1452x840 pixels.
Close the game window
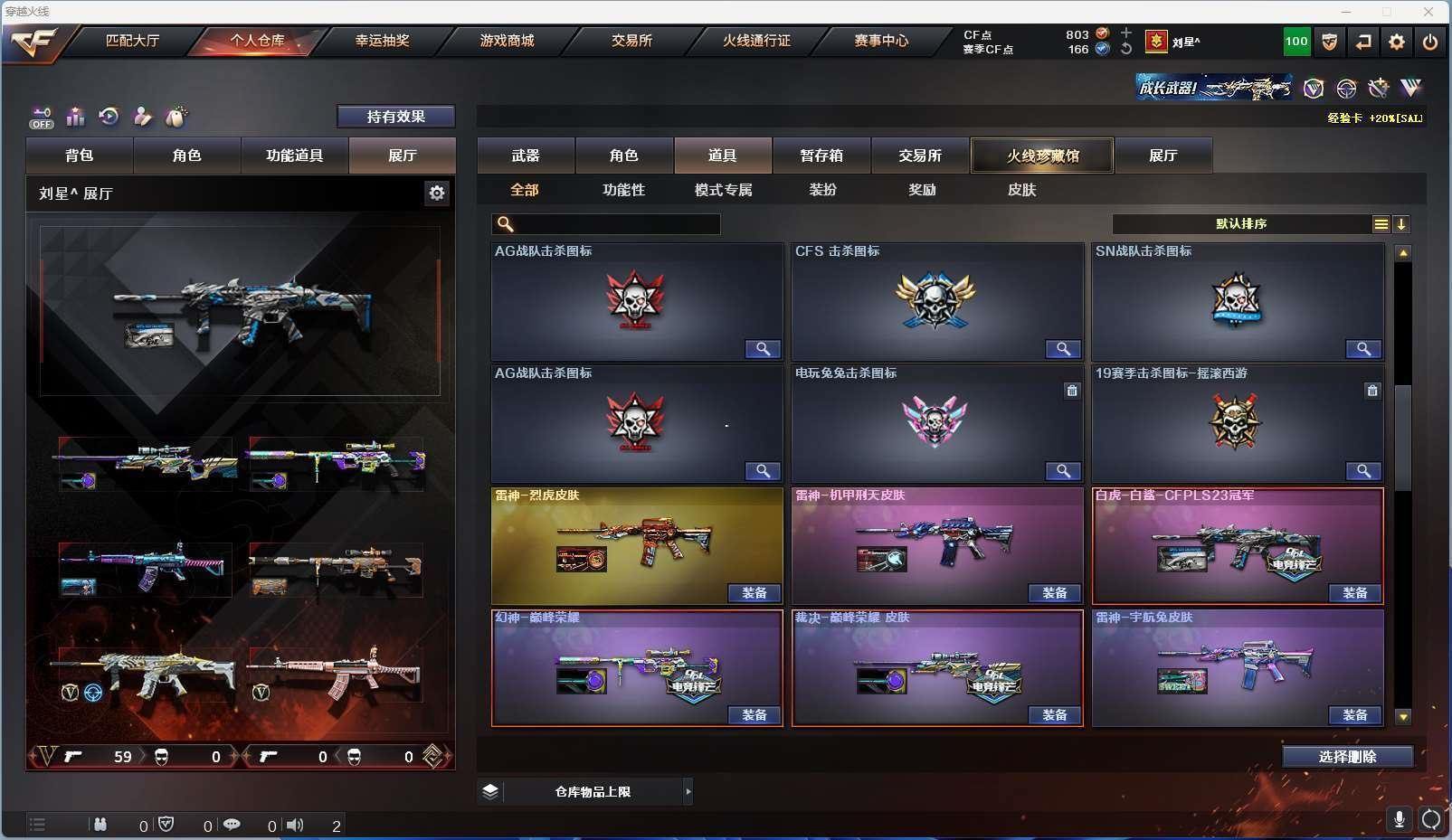pos(1428,12)
